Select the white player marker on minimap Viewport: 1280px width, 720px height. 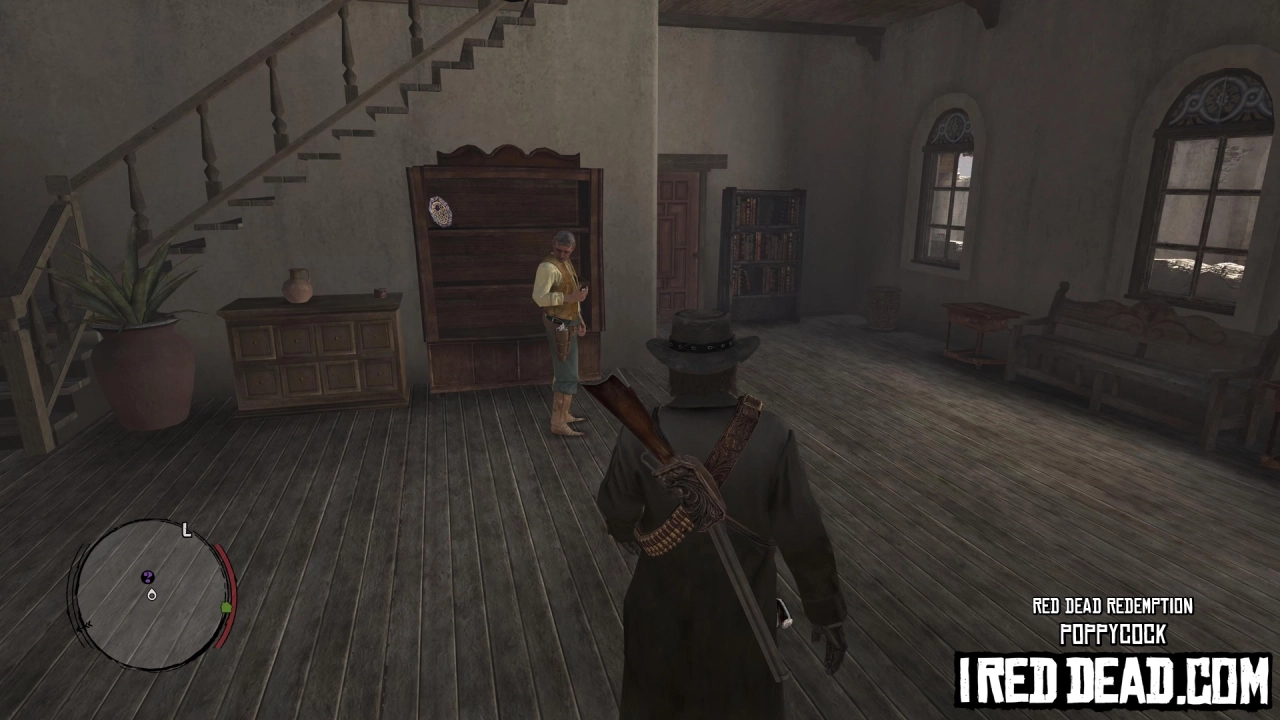152,595
